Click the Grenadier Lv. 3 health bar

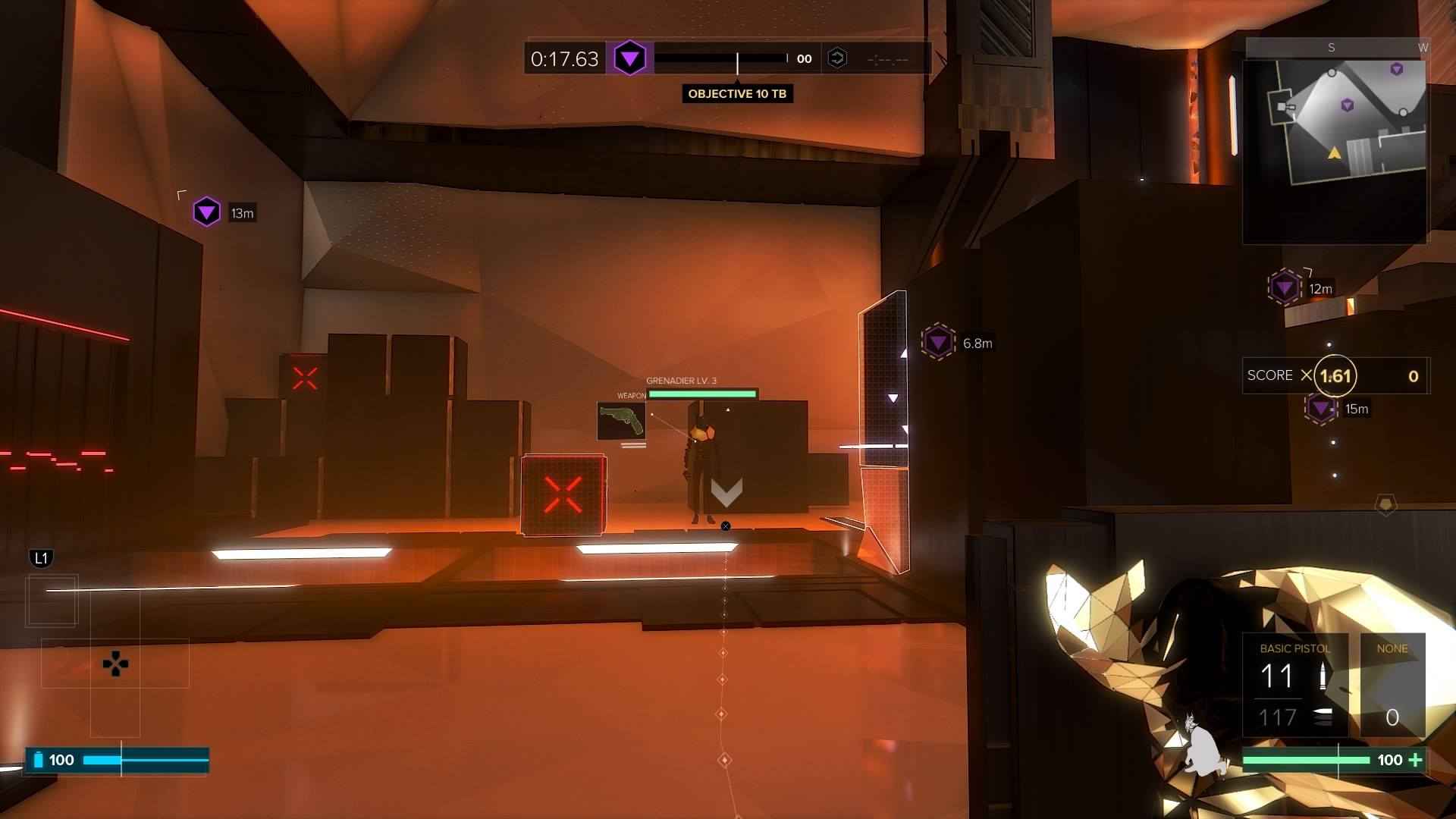click(702, 393)
